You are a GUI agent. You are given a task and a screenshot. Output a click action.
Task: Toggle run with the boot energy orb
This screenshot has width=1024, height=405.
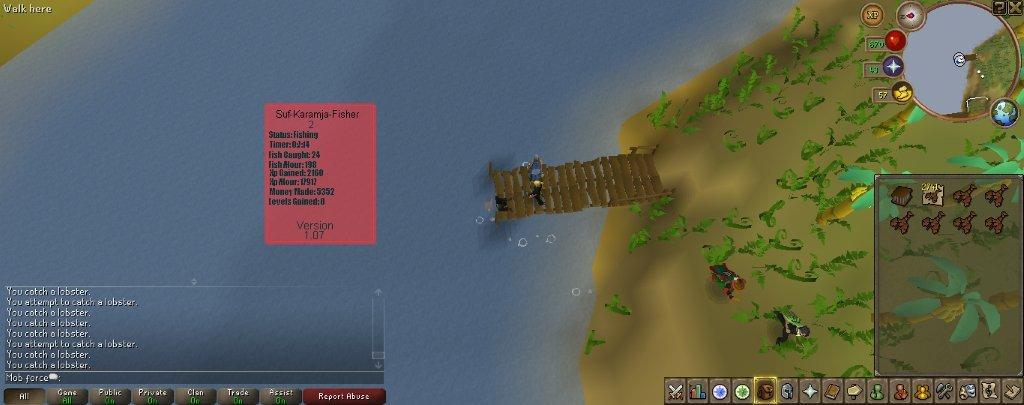click(903, 94)
